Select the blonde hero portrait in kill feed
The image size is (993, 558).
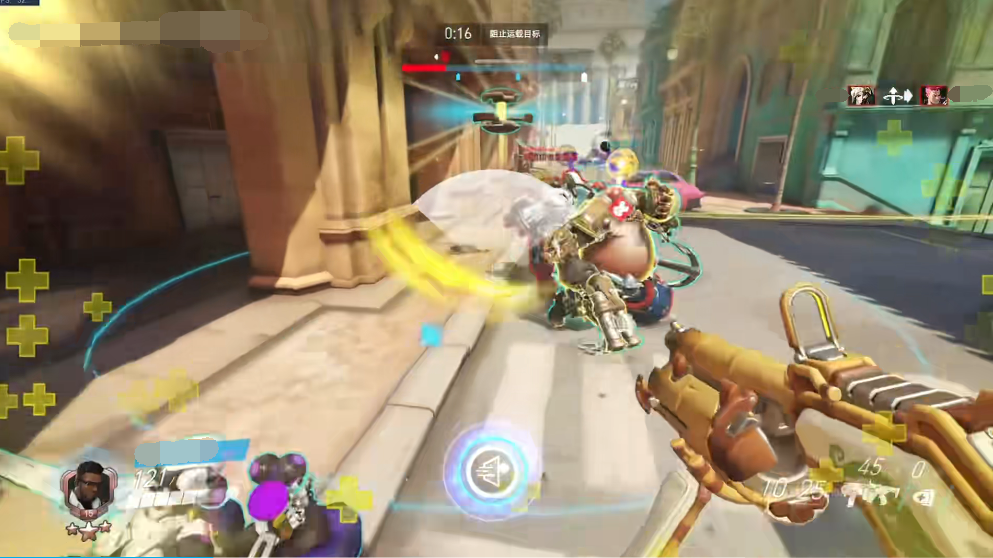coord(861,96)
